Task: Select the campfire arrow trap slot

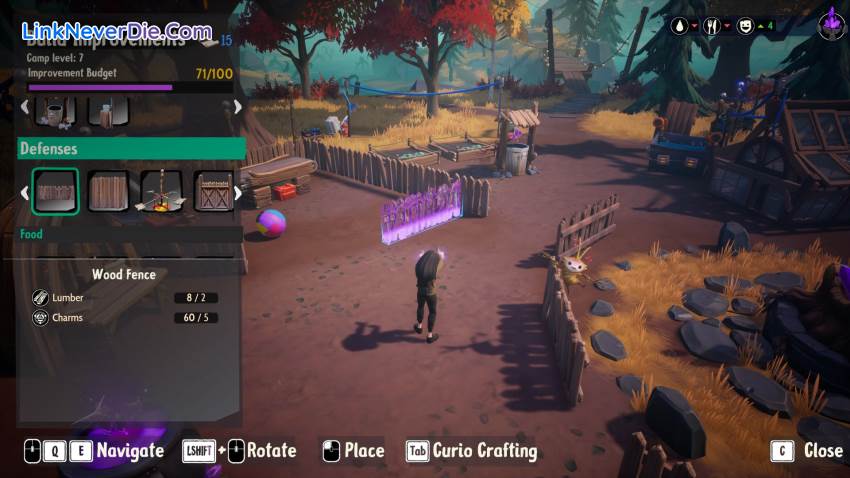Action: 160,190
